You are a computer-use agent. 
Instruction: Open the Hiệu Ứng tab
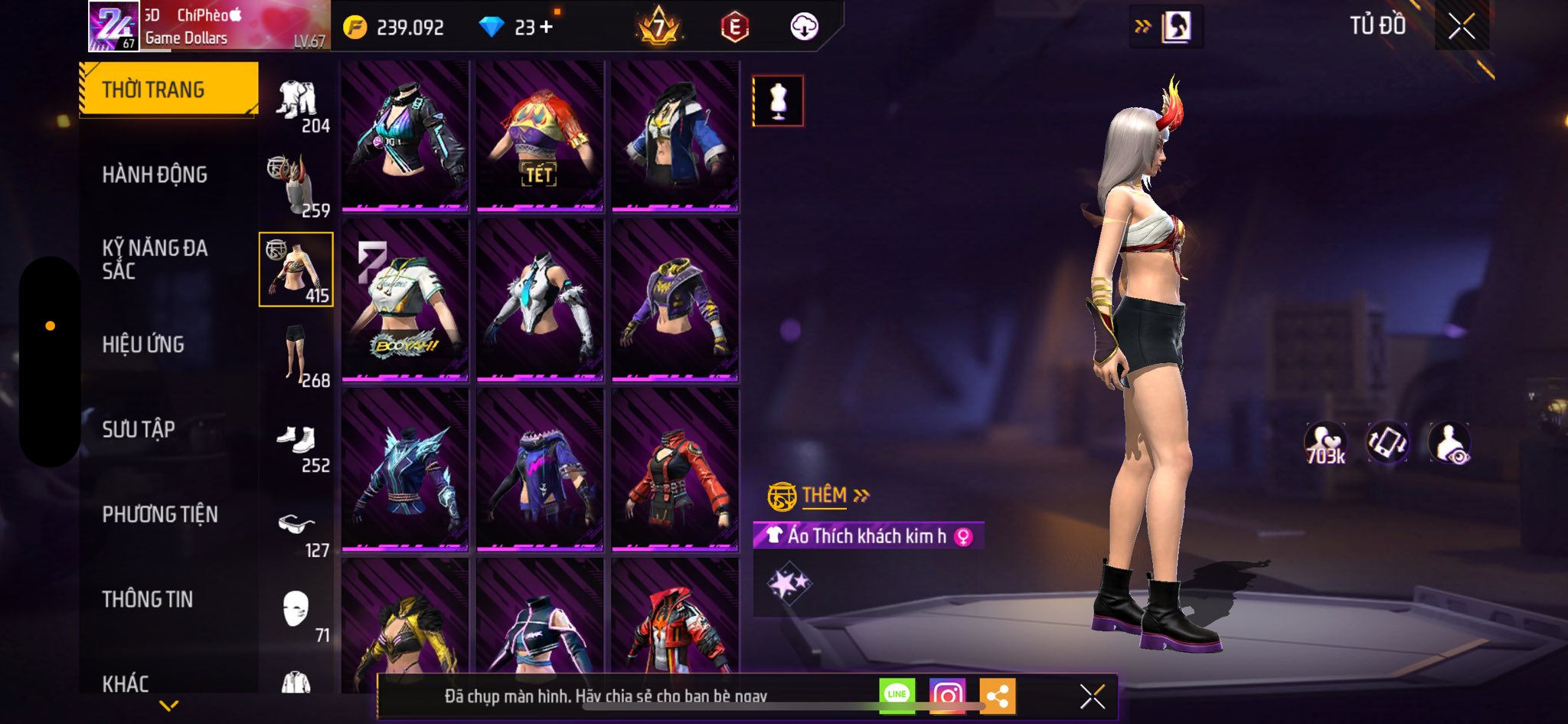[x=143, y=345]
